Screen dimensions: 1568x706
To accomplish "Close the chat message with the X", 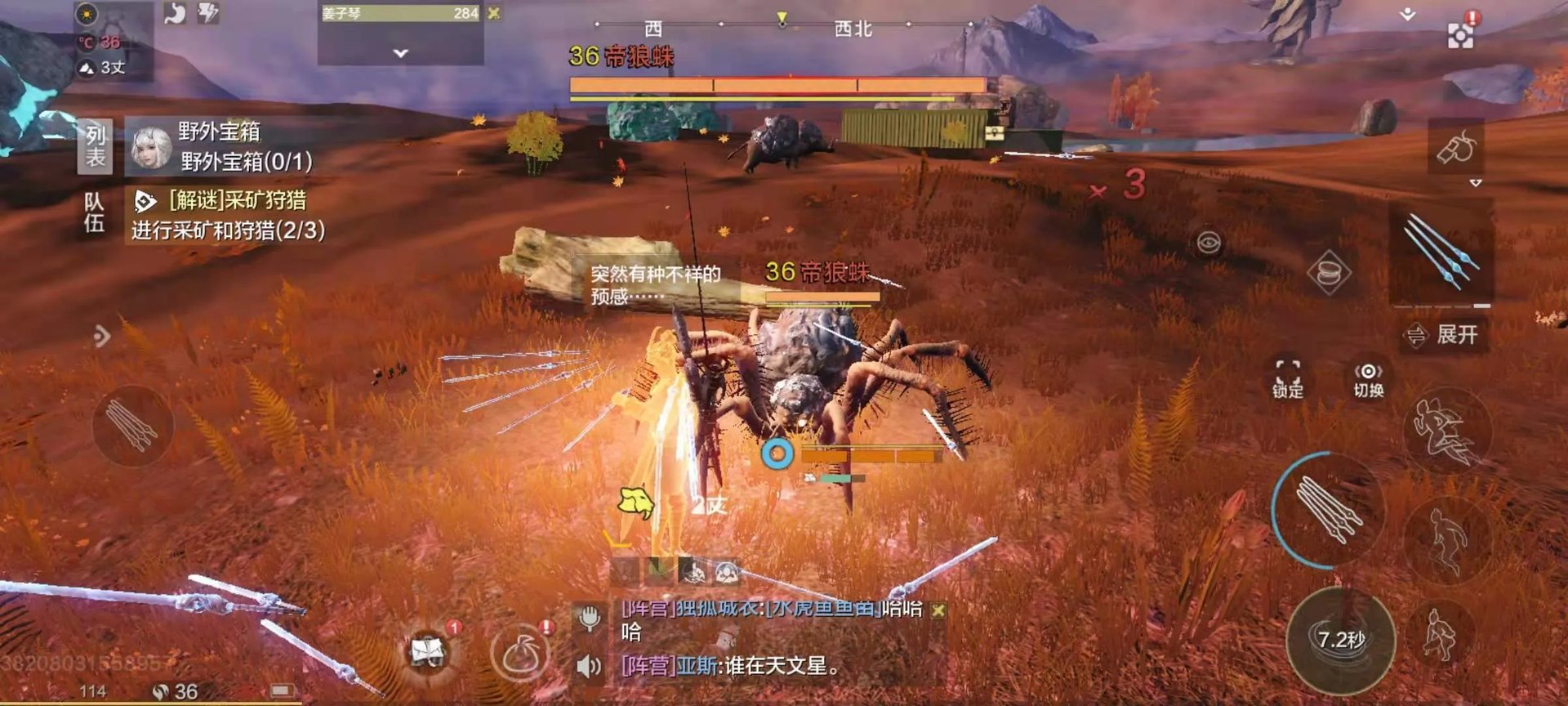I will (938, 611).
